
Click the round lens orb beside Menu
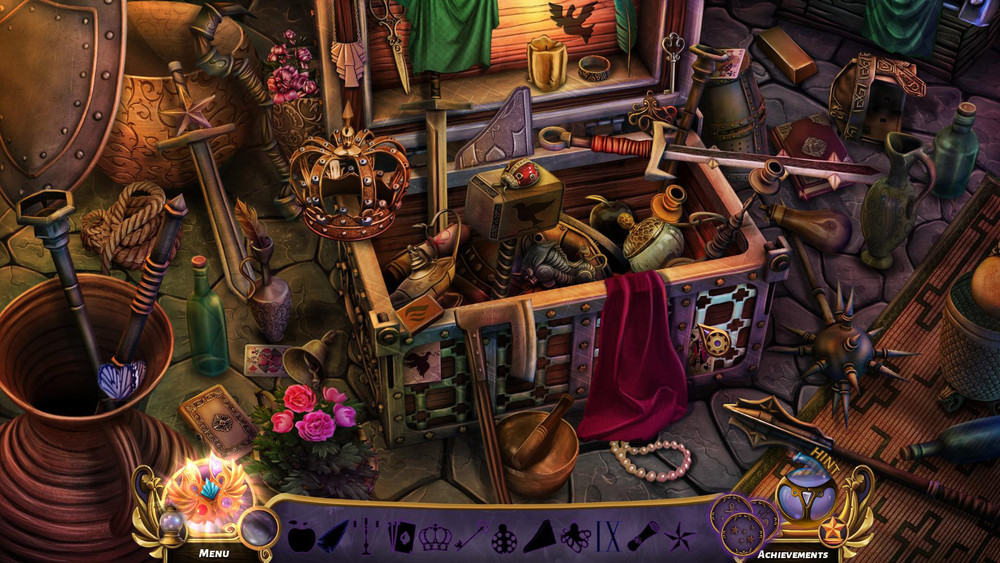[258, 526]
